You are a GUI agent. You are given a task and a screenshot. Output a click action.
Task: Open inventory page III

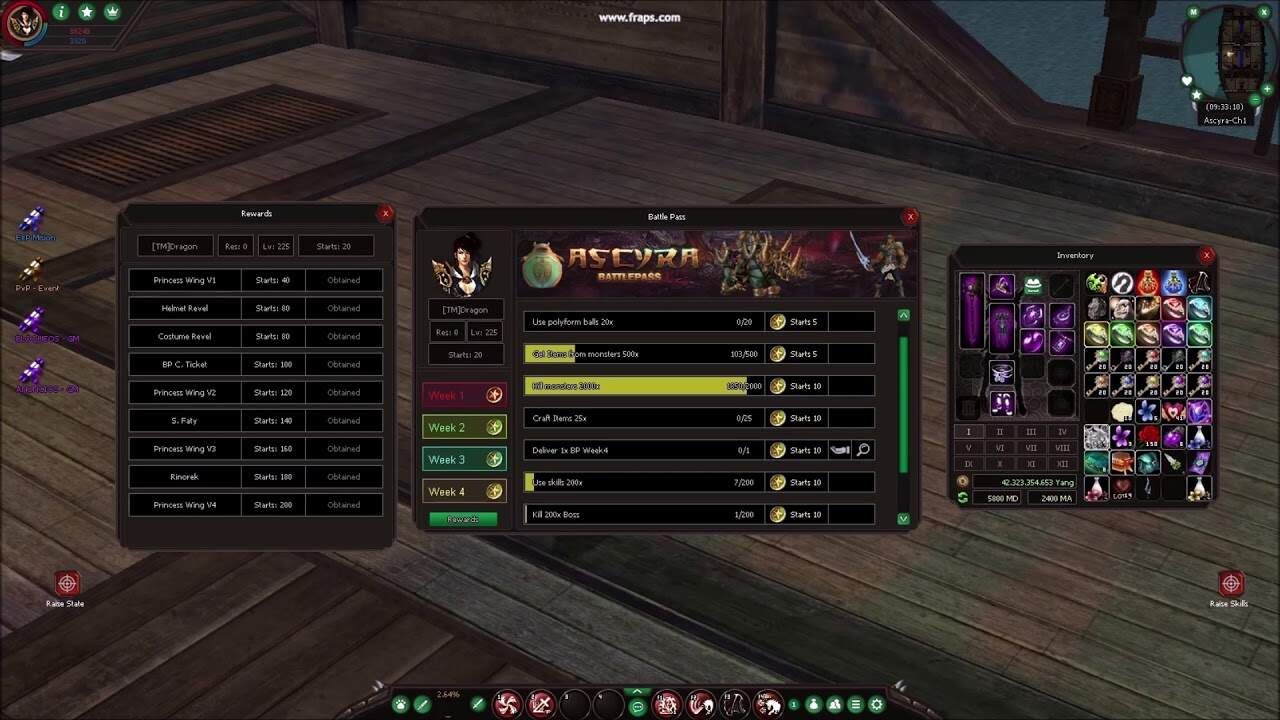(1031, 432)
